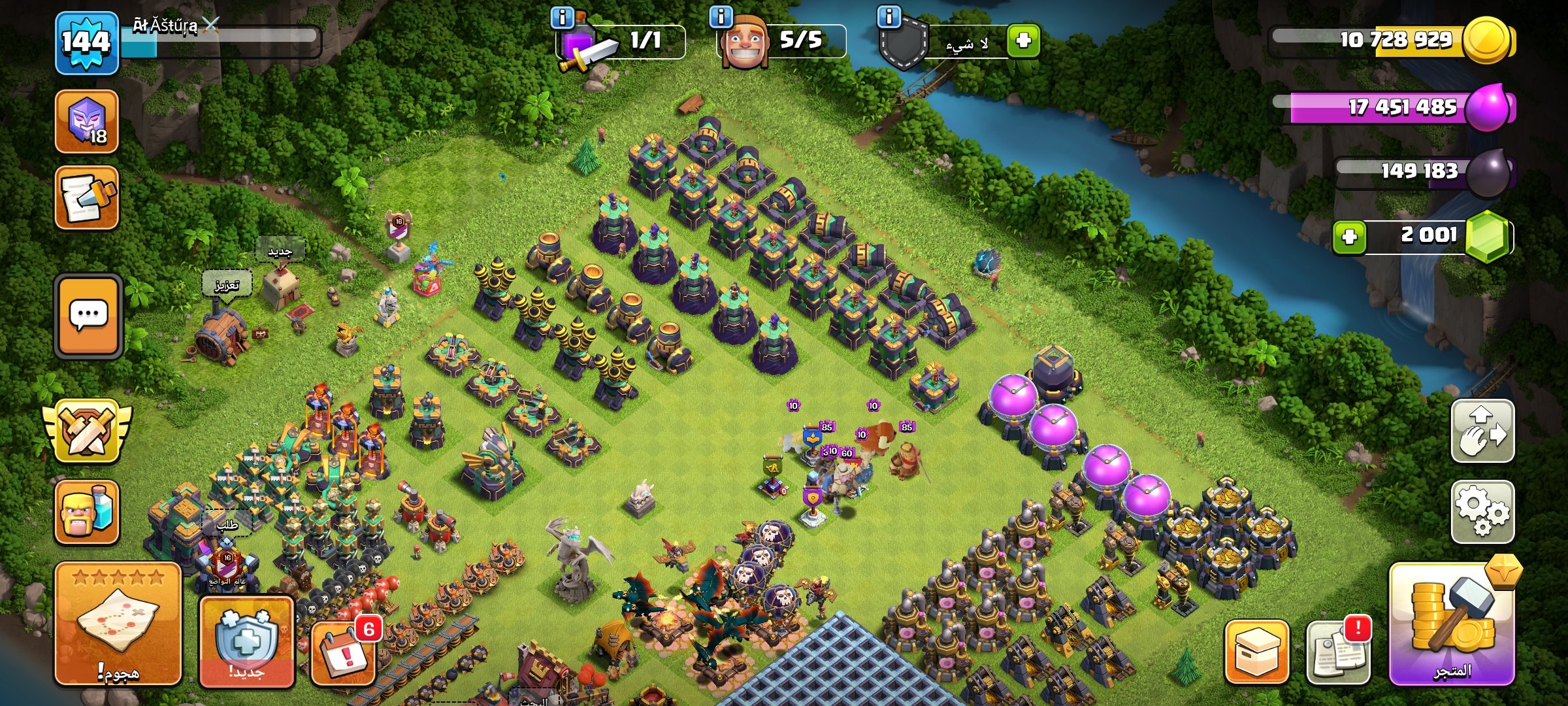Screen dimensions: 1568x706
Task: Add gems with the green plus button
Action: tap(1349, 236)
